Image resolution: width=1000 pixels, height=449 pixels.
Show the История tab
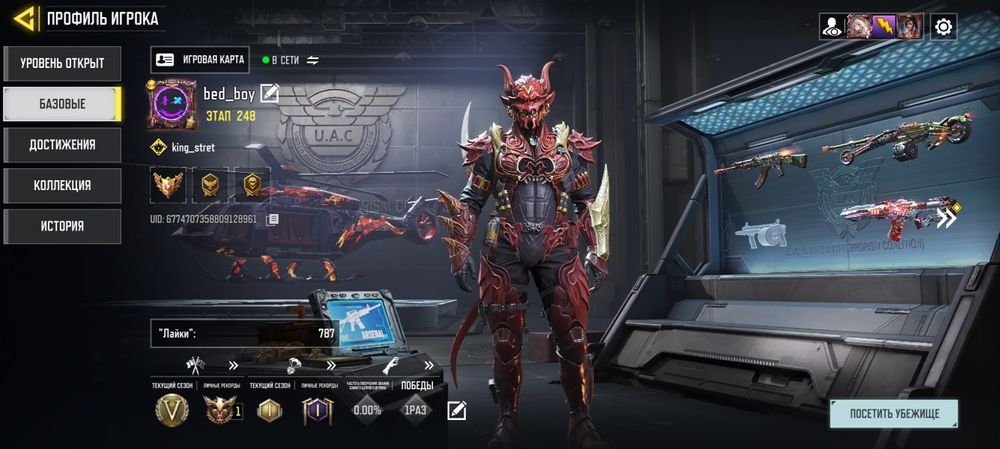62,226
